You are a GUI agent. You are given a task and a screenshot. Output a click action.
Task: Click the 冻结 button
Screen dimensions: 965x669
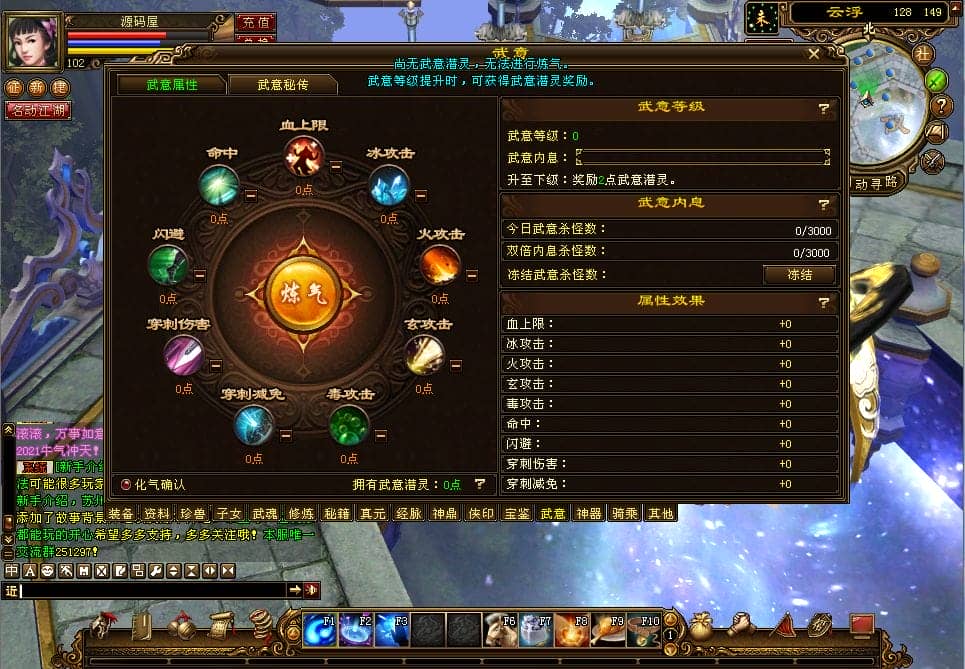799,274
